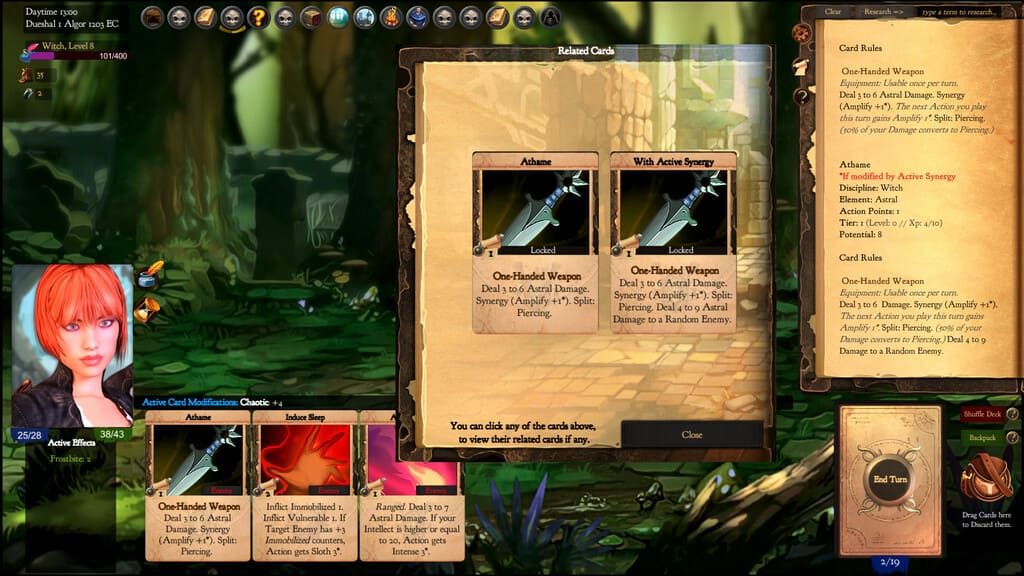Select the Athame card in Related Cards
1024x576 pixels.
click(535, 242)
